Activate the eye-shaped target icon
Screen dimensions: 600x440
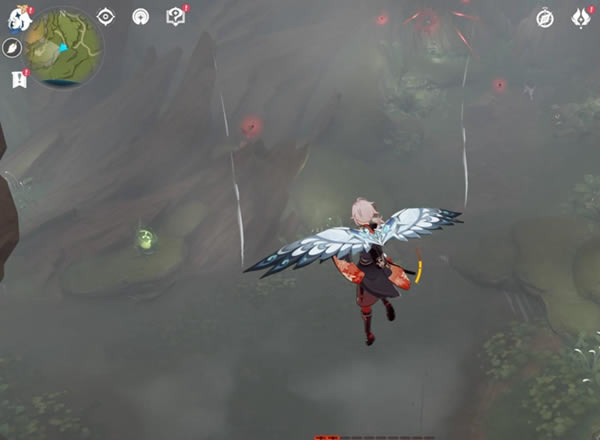106,17
